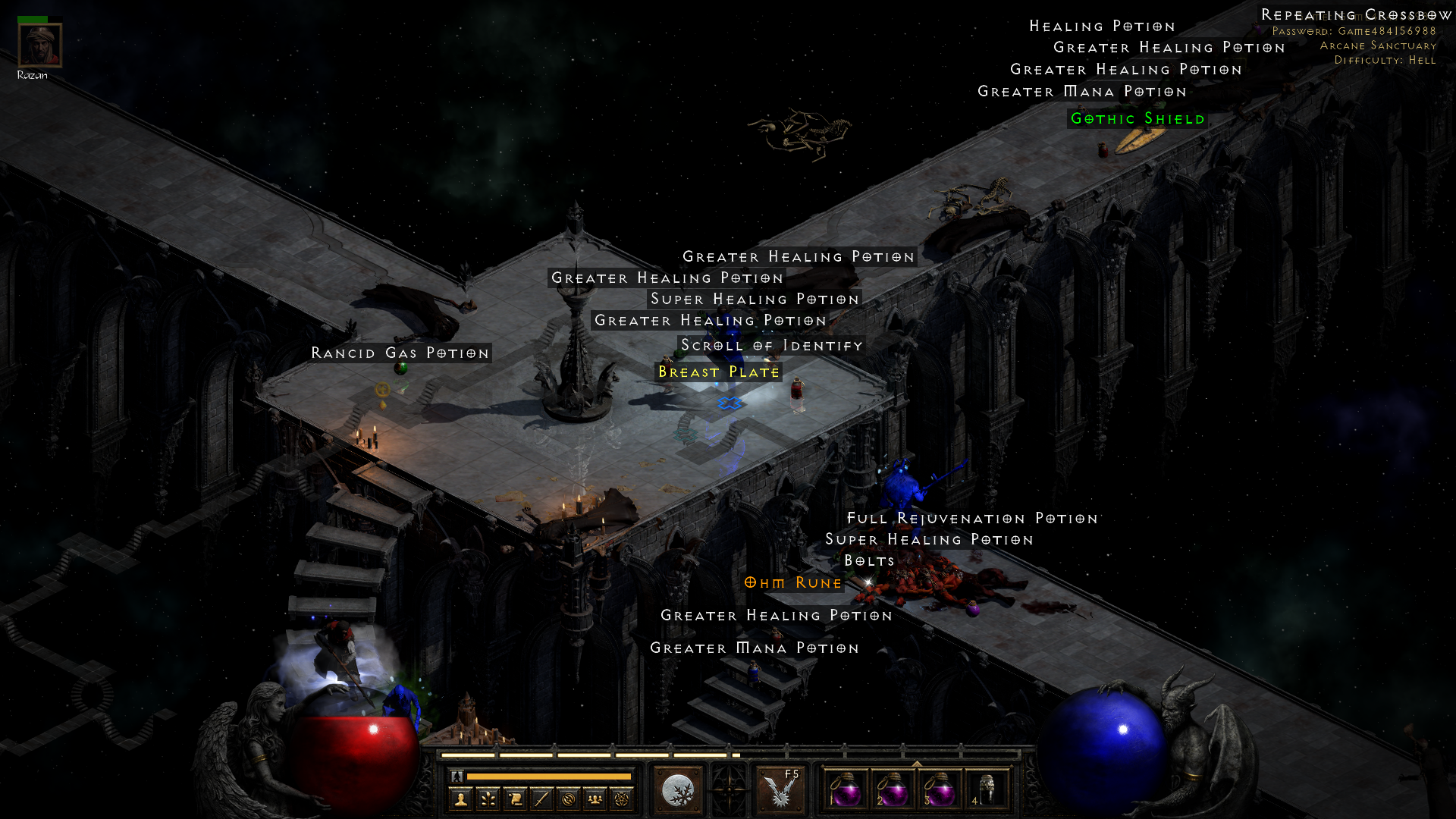Select the snowflake orb left skill

(677, 791)
